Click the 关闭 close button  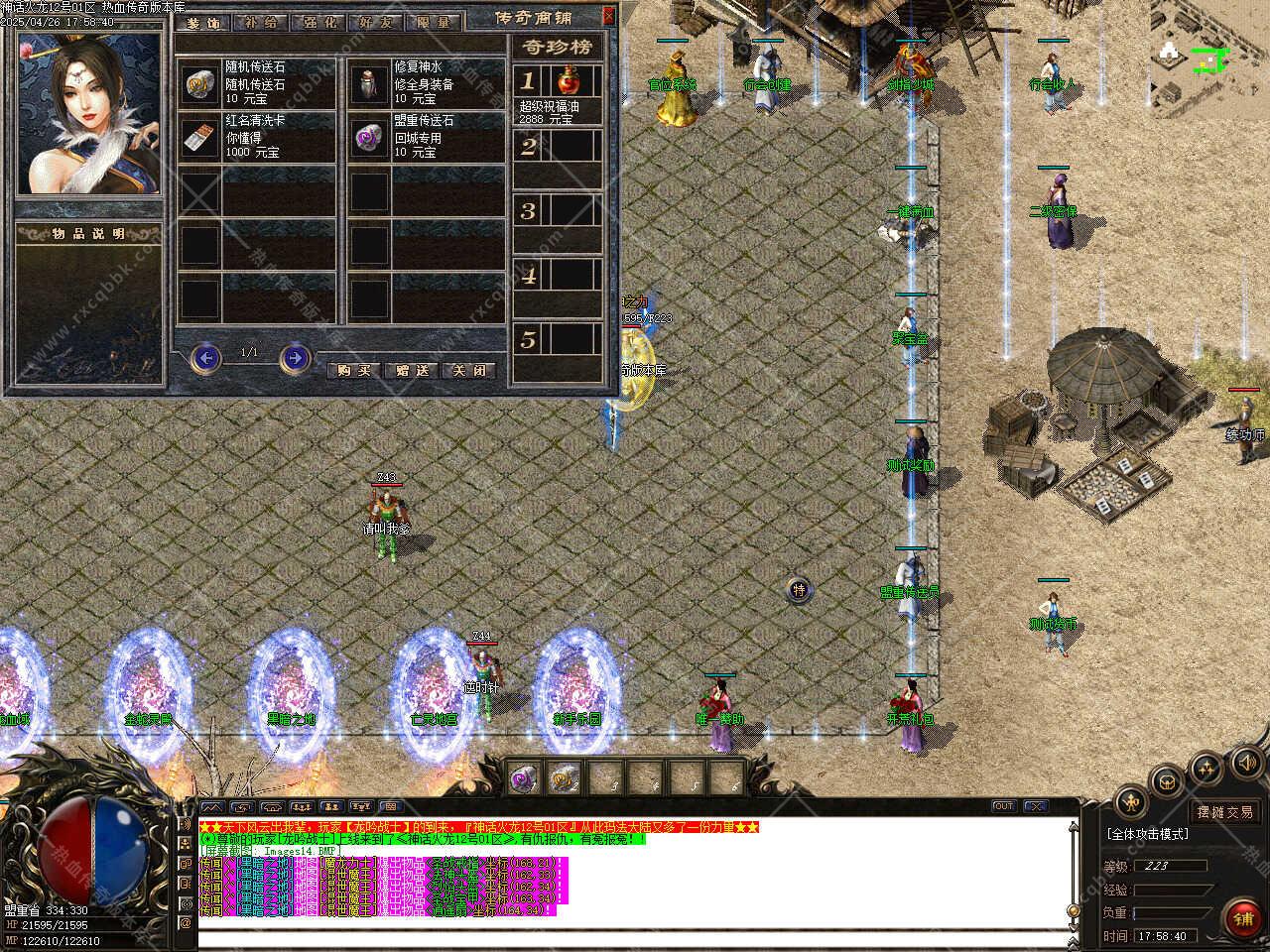click(x=468, y=370)
